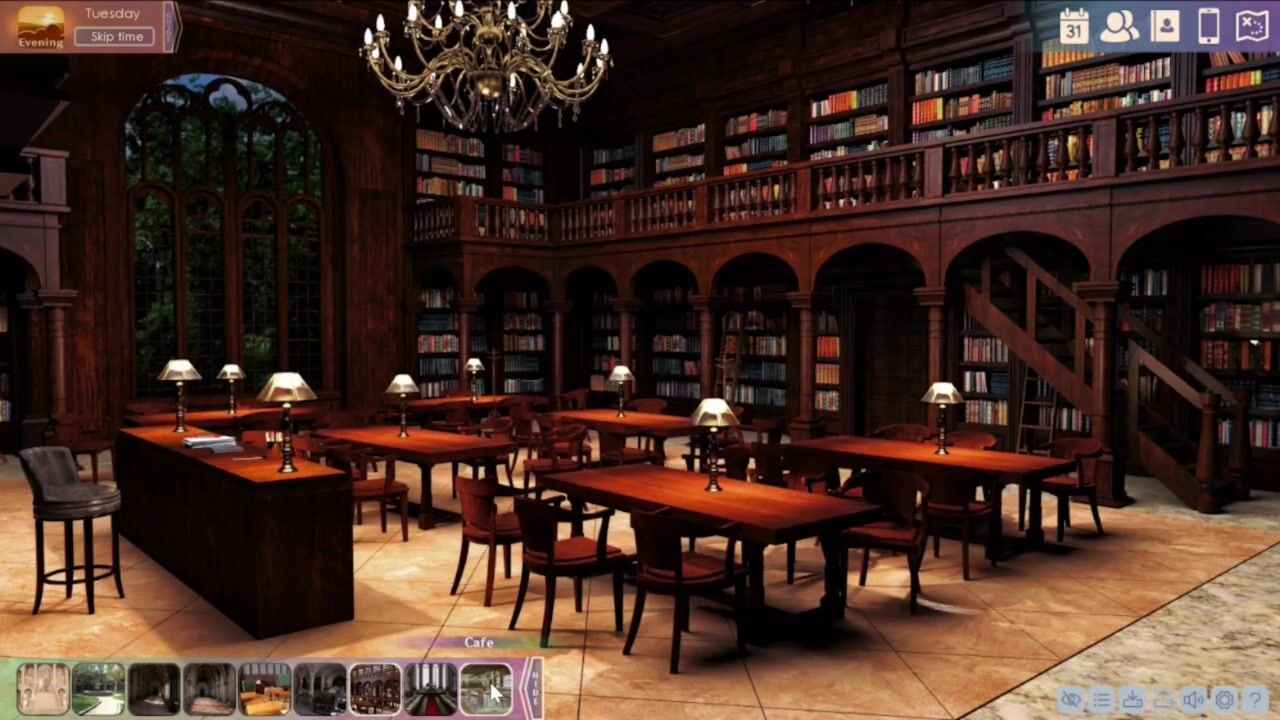
Task: Click the Skip time button
Action: click(x=116, y=37)
